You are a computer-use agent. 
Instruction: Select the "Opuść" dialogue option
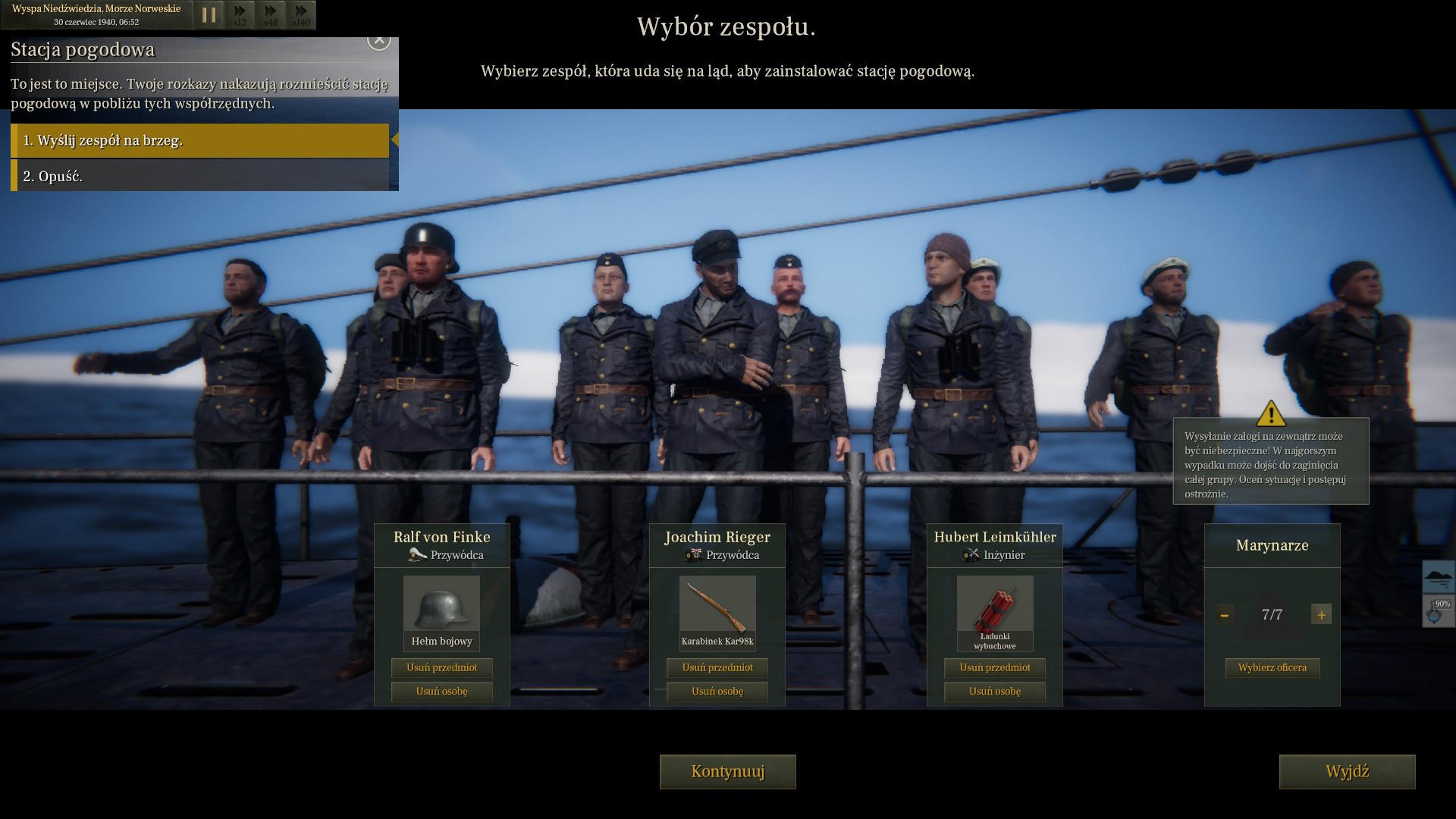[201, 176]
